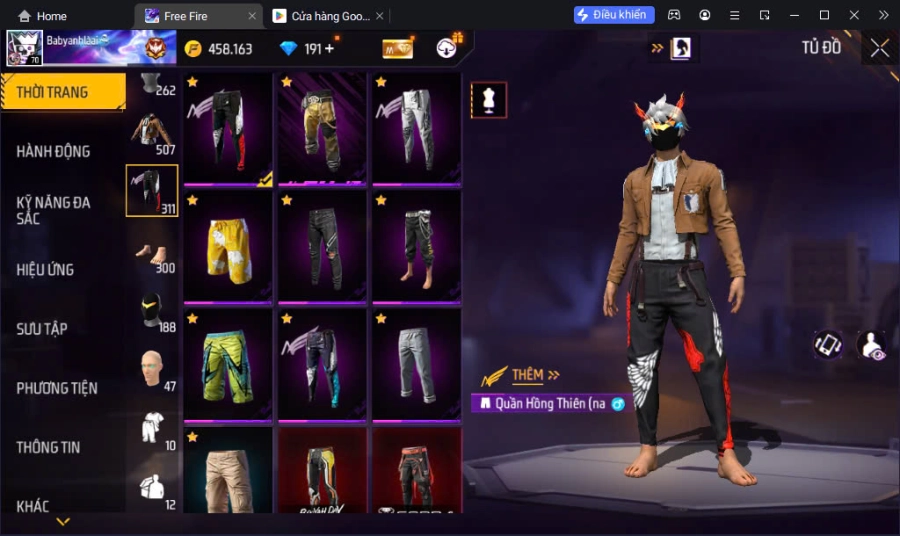
Task: Select the yellow shorts item
Action: click(x=228, y=246)
